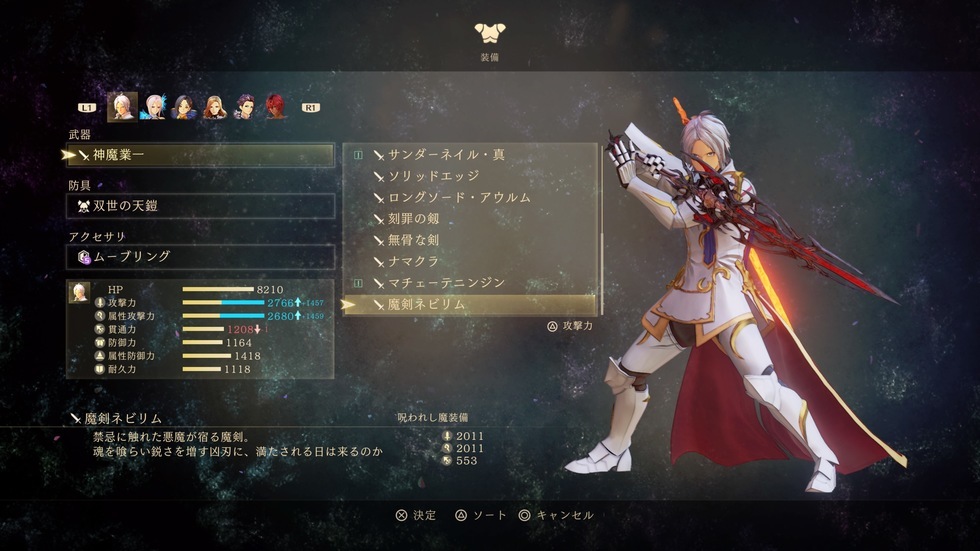Choose the ムーブリング accessory slot

(200, 257)
